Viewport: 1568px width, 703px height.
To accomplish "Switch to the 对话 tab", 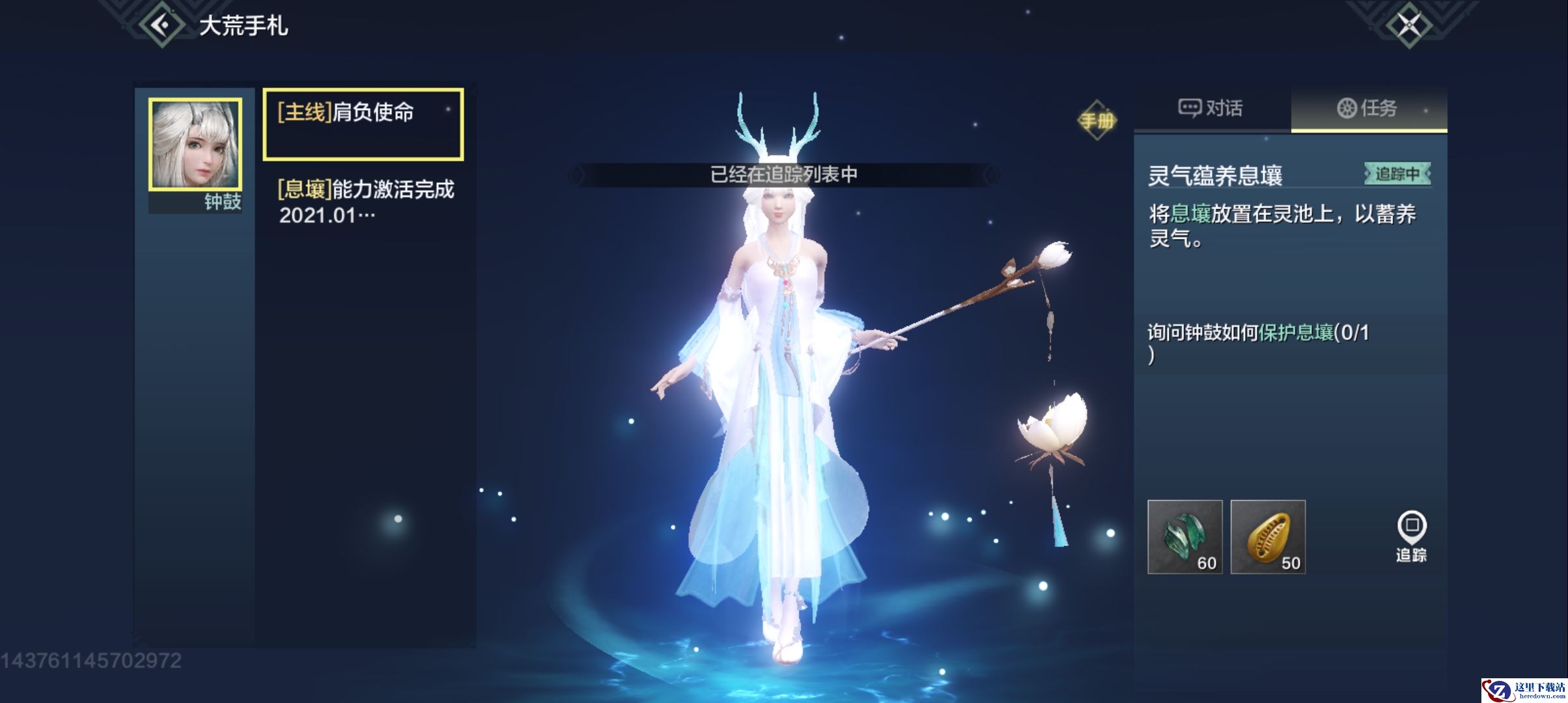I will coord(1211,108).
